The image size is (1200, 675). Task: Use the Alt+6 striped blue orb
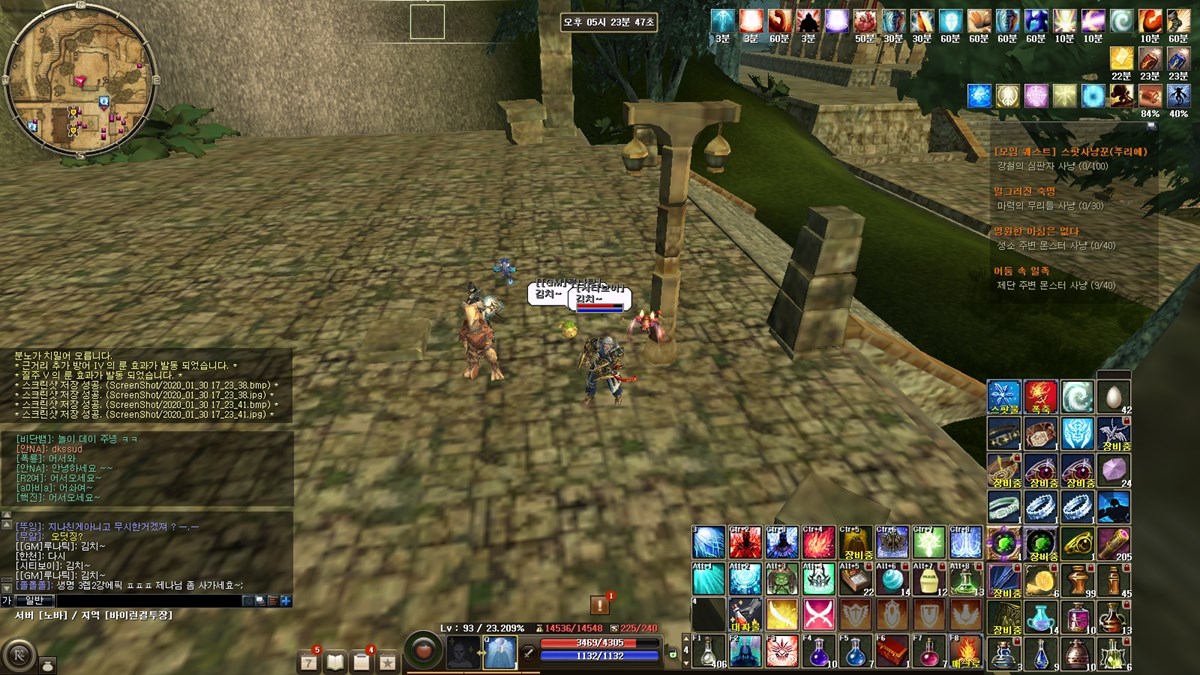pos(892,579)
